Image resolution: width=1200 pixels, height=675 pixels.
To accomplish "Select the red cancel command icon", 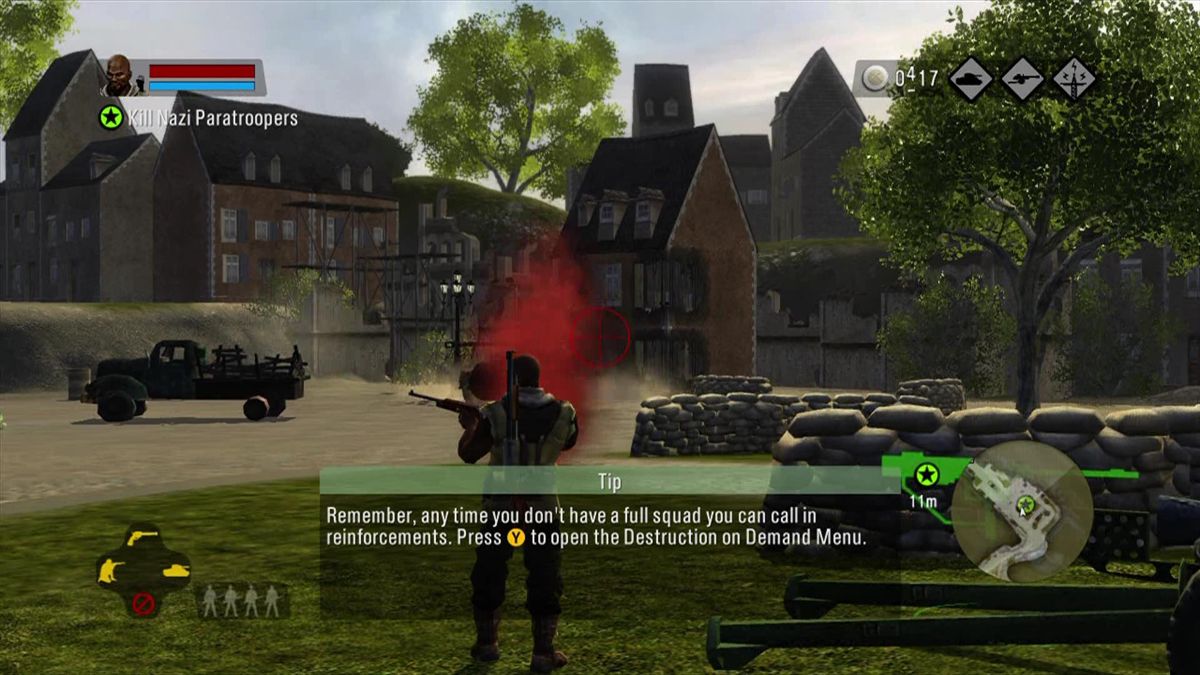I will (x=144, y=603).
